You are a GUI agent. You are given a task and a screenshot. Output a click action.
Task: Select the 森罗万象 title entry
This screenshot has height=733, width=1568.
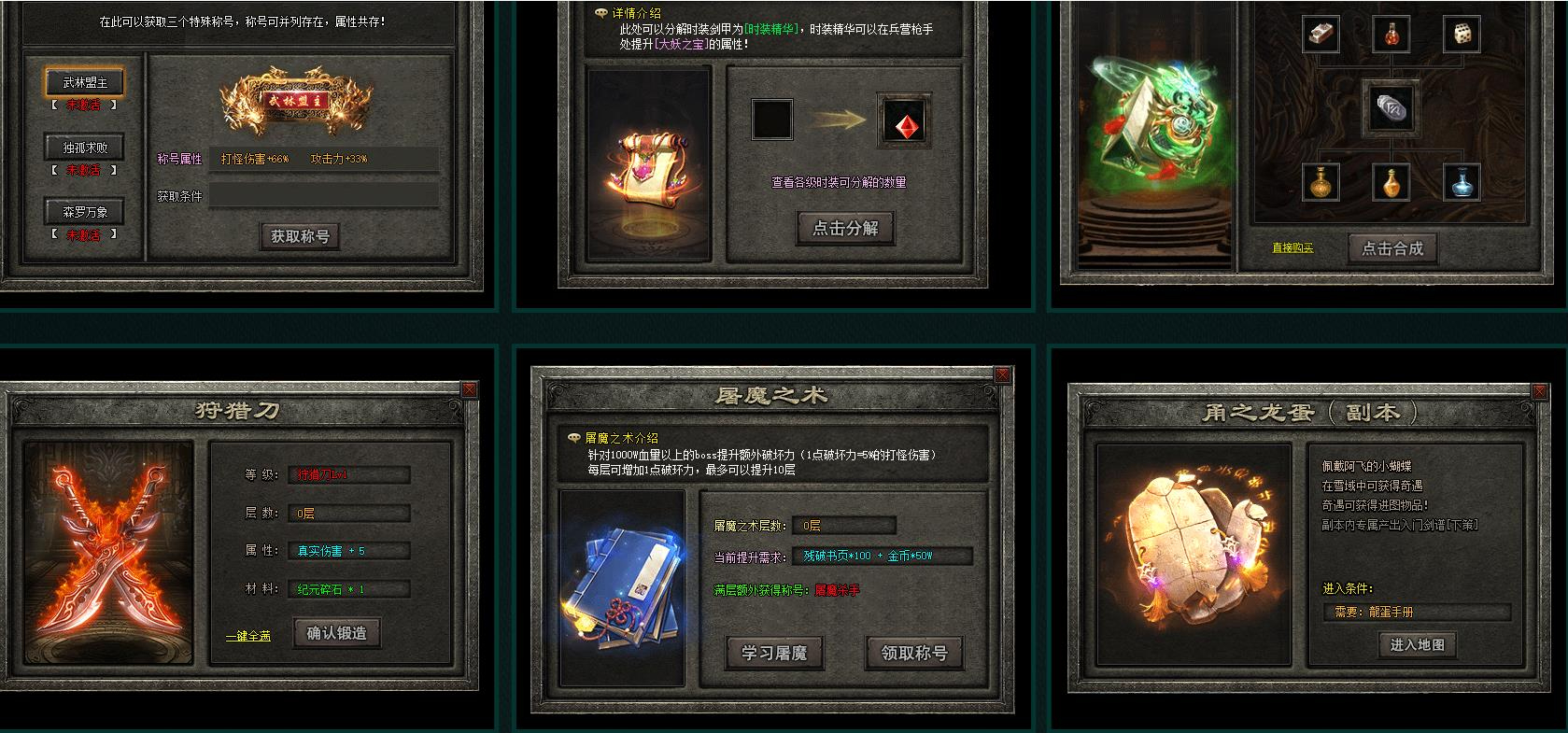pyautogui.click(x=83, y=212)
